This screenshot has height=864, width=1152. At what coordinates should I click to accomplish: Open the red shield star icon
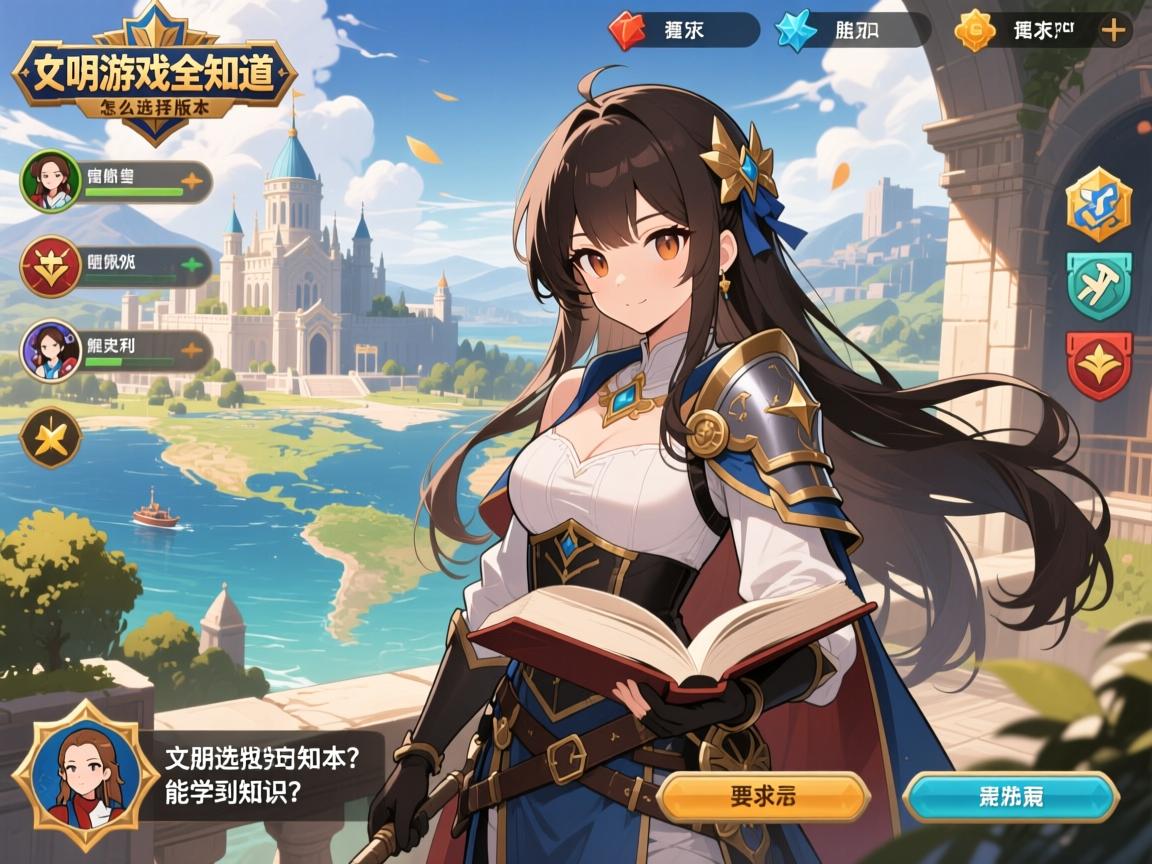click(x=1098, y=366)
